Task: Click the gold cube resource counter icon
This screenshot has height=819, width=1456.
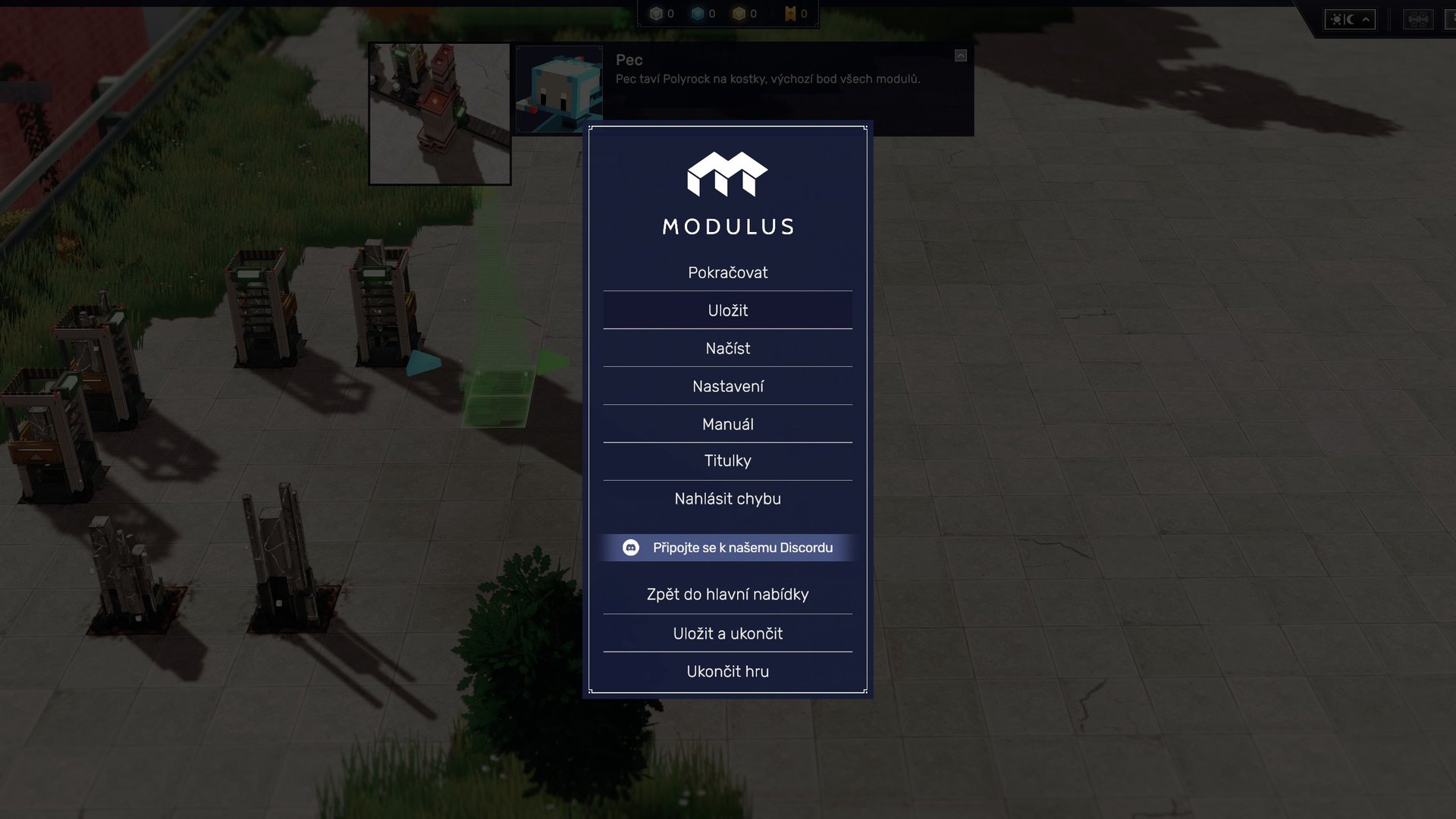Action: (738, 13)
